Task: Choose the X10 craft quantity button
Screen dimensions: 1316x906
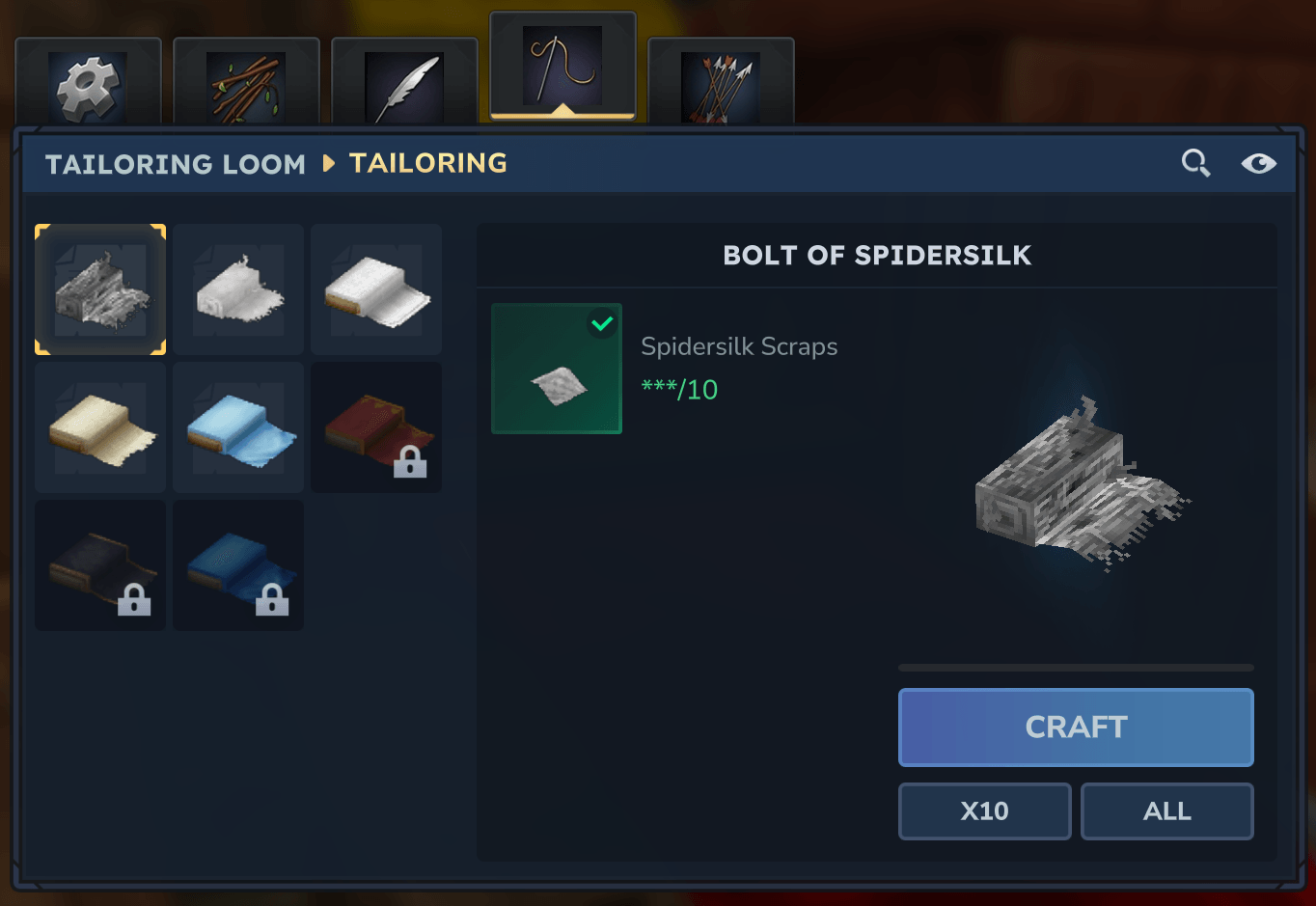Action: point(984,811)
